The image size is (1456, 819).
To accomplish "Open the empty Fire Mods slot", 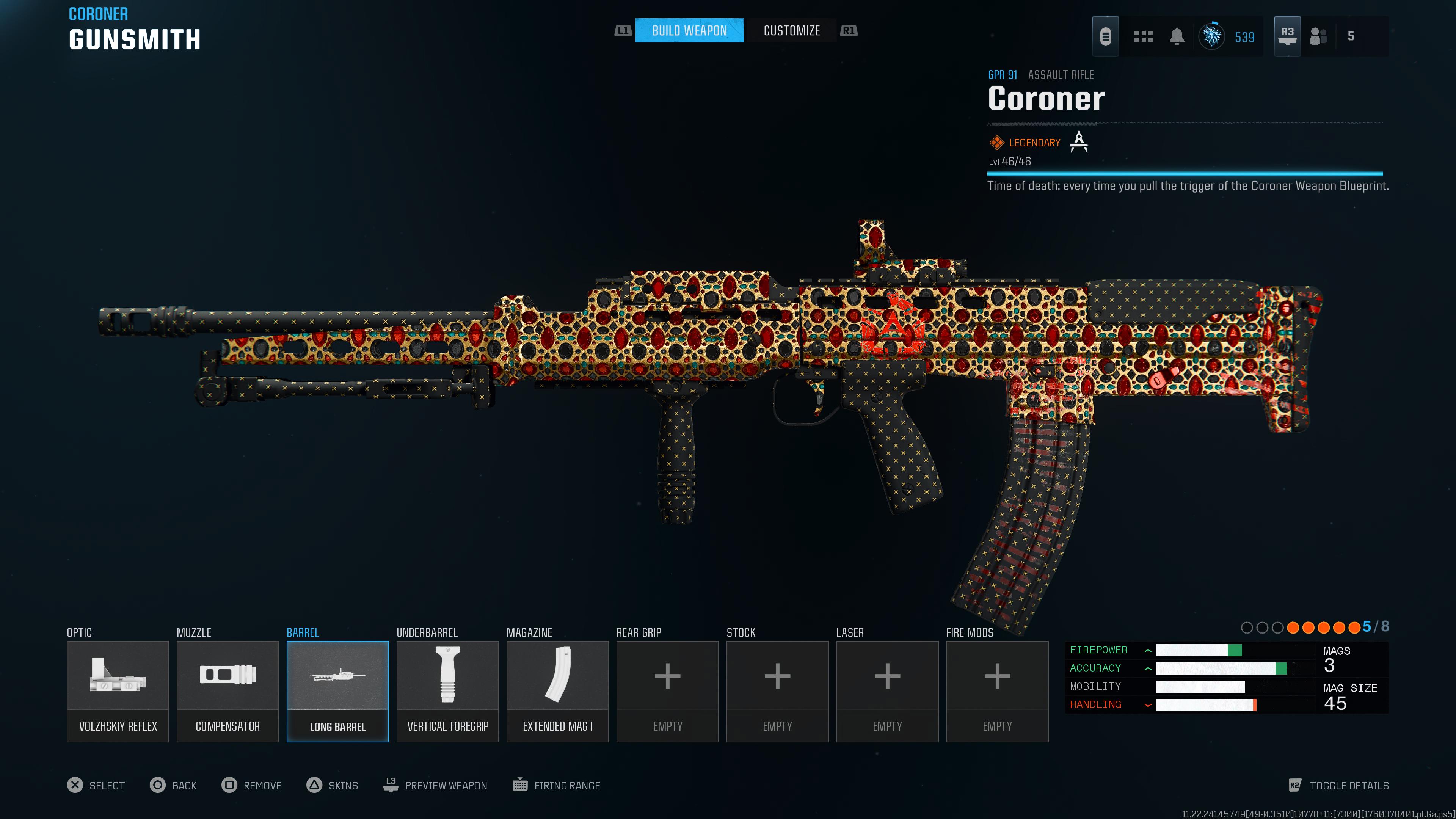I will 997,691.
